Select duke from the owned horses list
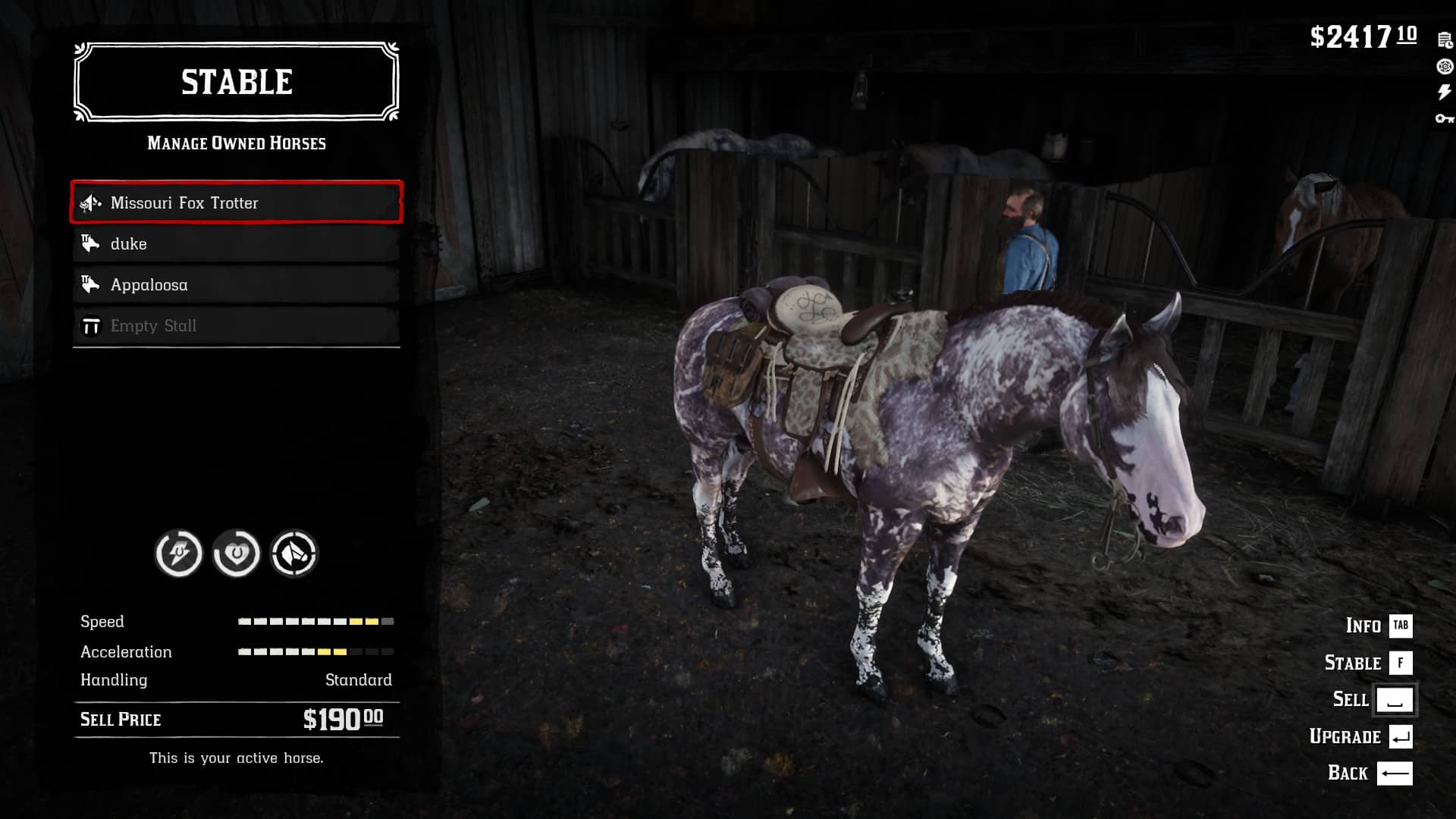This screenshot has height=819, width=1456. [x=235, y=243]
